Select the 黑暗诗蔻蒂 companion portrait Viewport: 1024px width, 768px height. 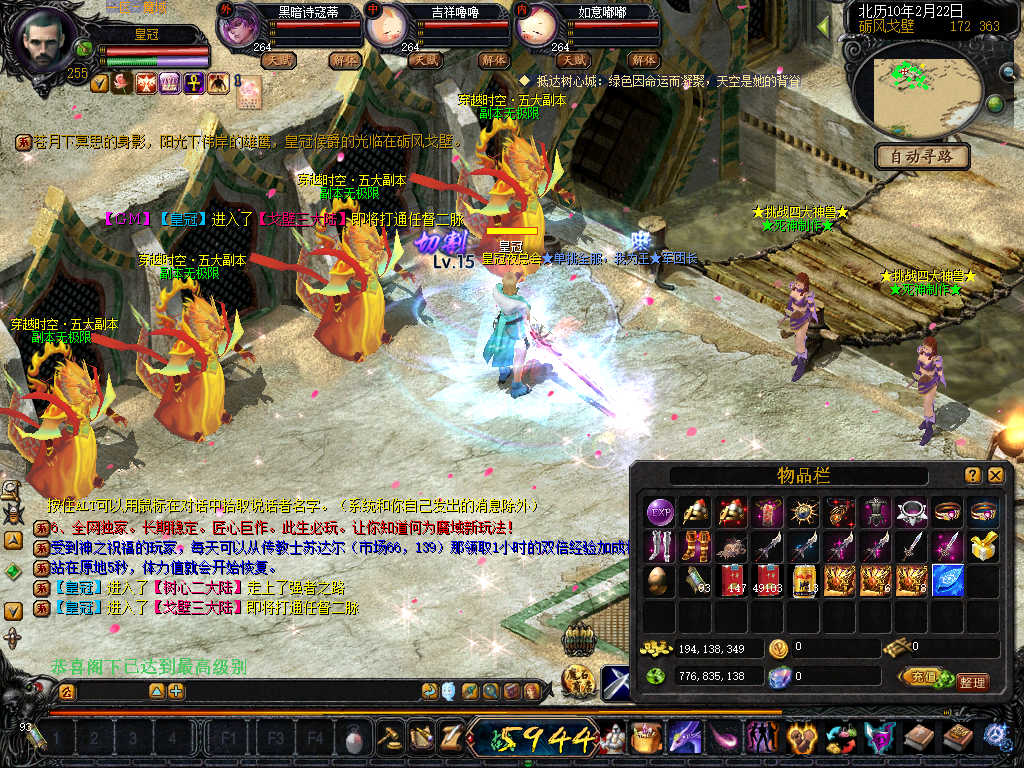pos(238,27)
